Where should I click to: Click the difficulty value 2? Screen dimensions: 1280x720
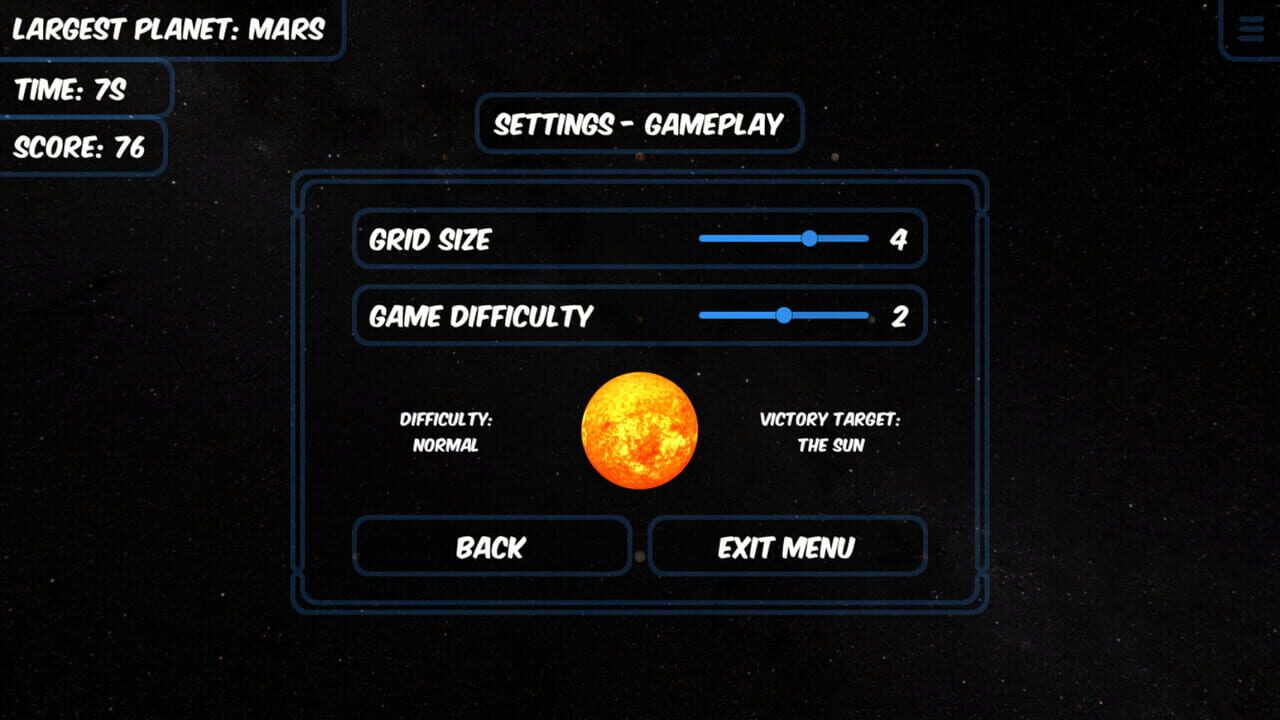click(901, 316)
